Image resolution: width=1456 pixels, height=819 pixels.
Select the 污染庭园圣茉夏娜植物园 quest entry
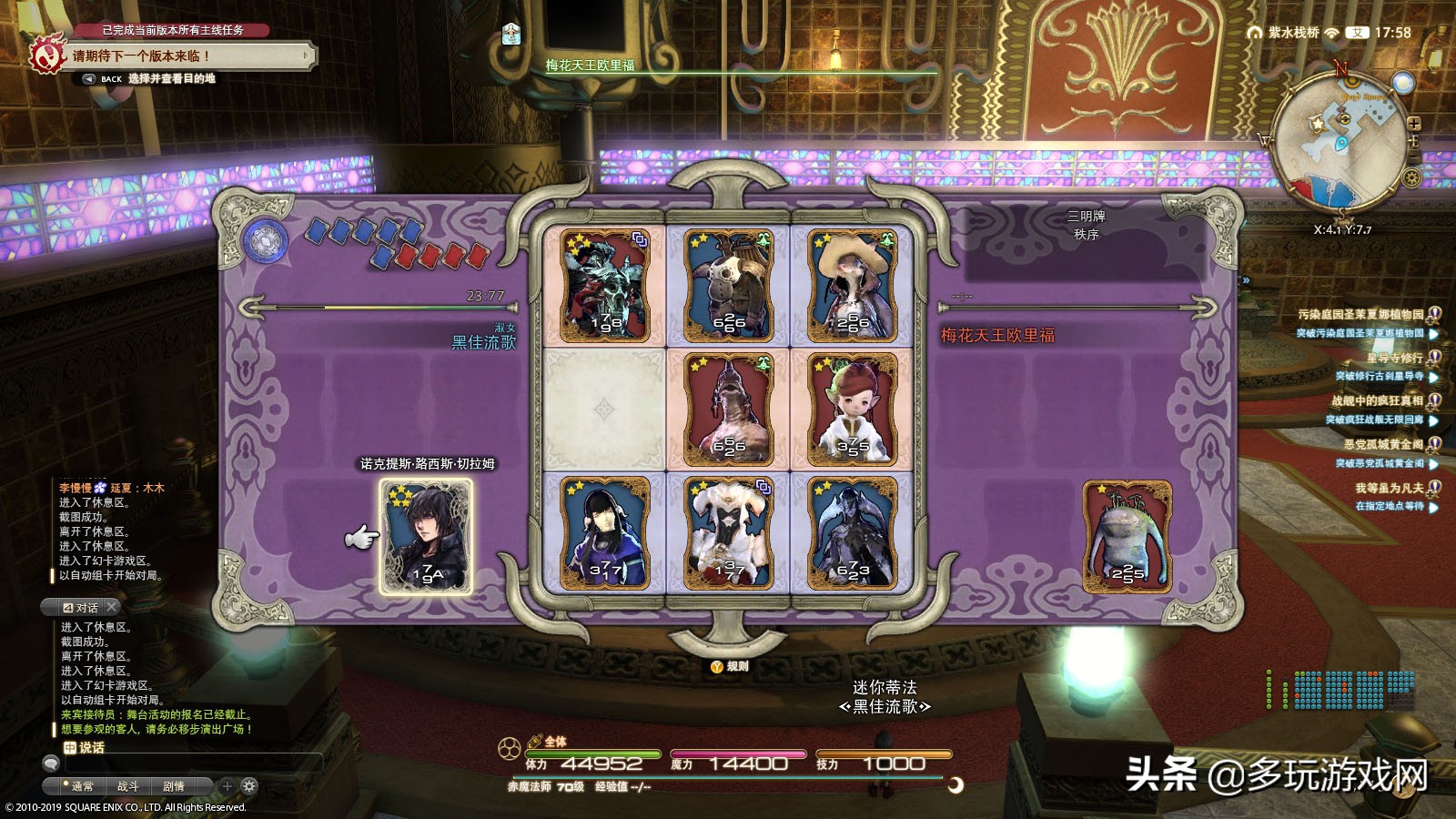[1360, 315]
